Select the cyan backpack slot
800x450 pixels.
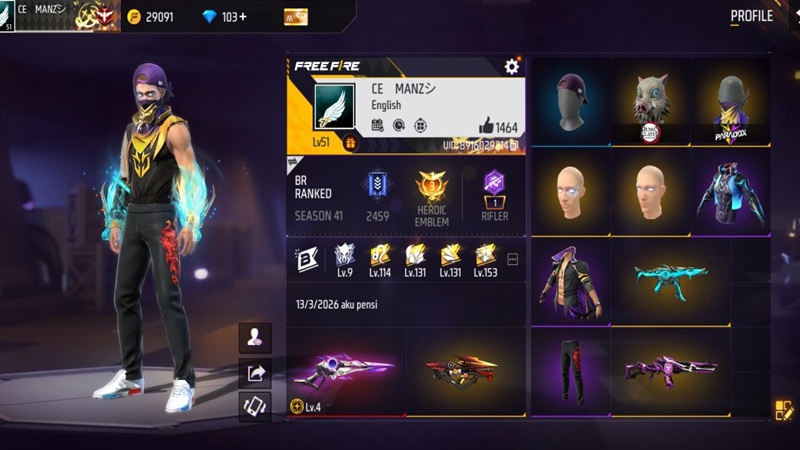730,192
